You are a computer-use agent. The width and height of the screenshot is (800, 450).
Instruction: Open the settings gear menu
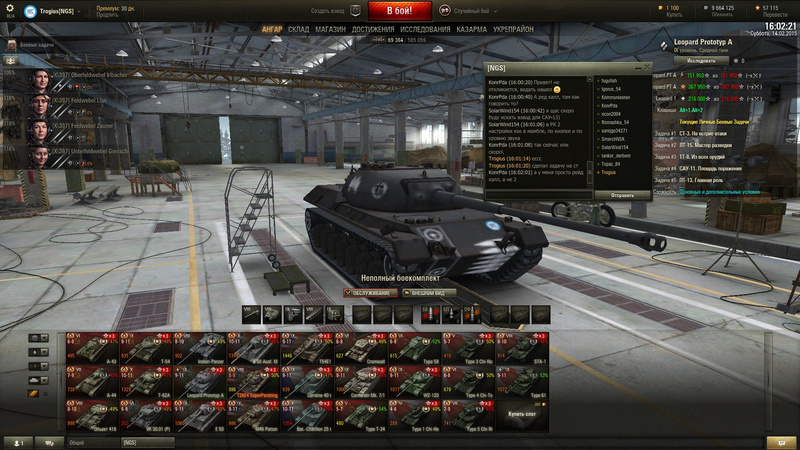pyautogui.click(x=12, y=10)
